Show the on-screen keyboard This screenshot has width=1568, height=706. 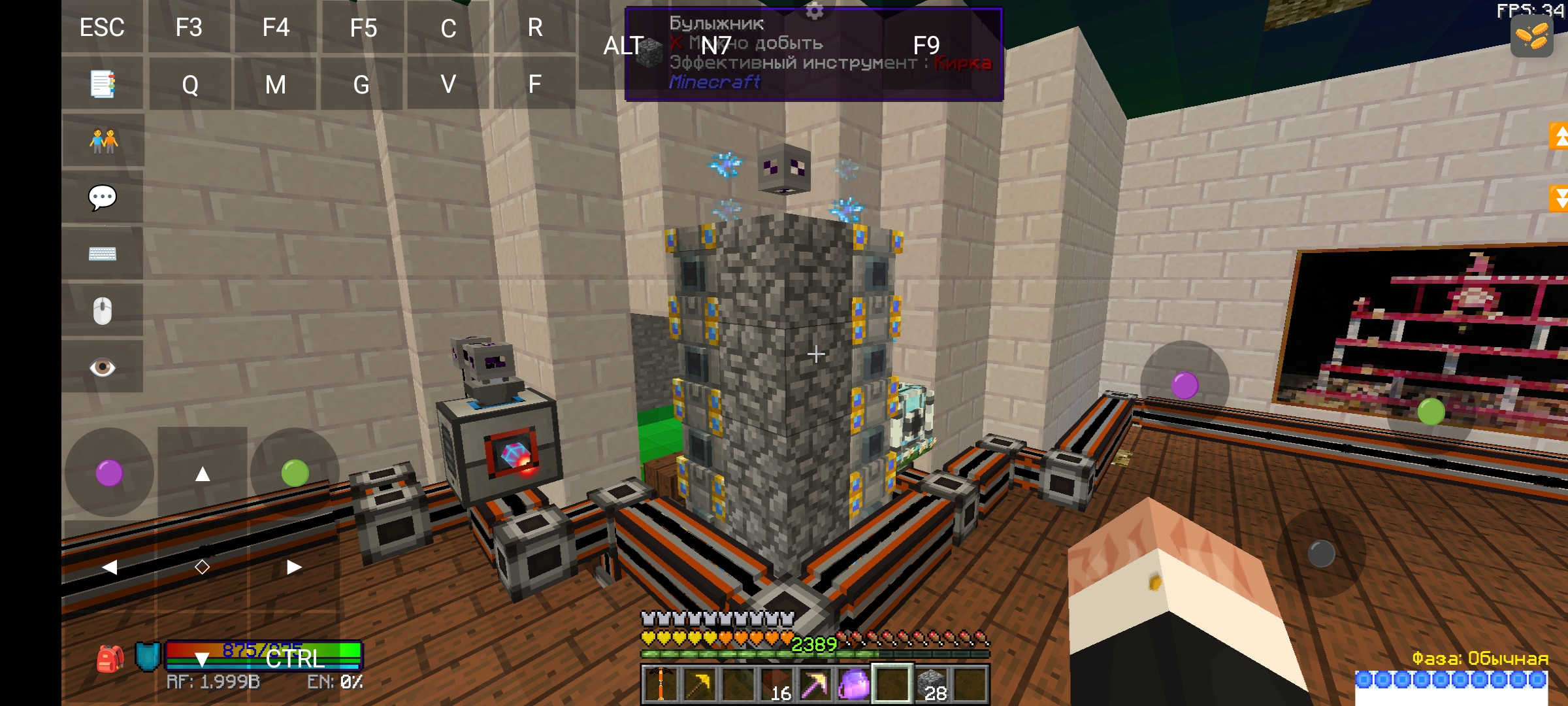tap(103, 254)
